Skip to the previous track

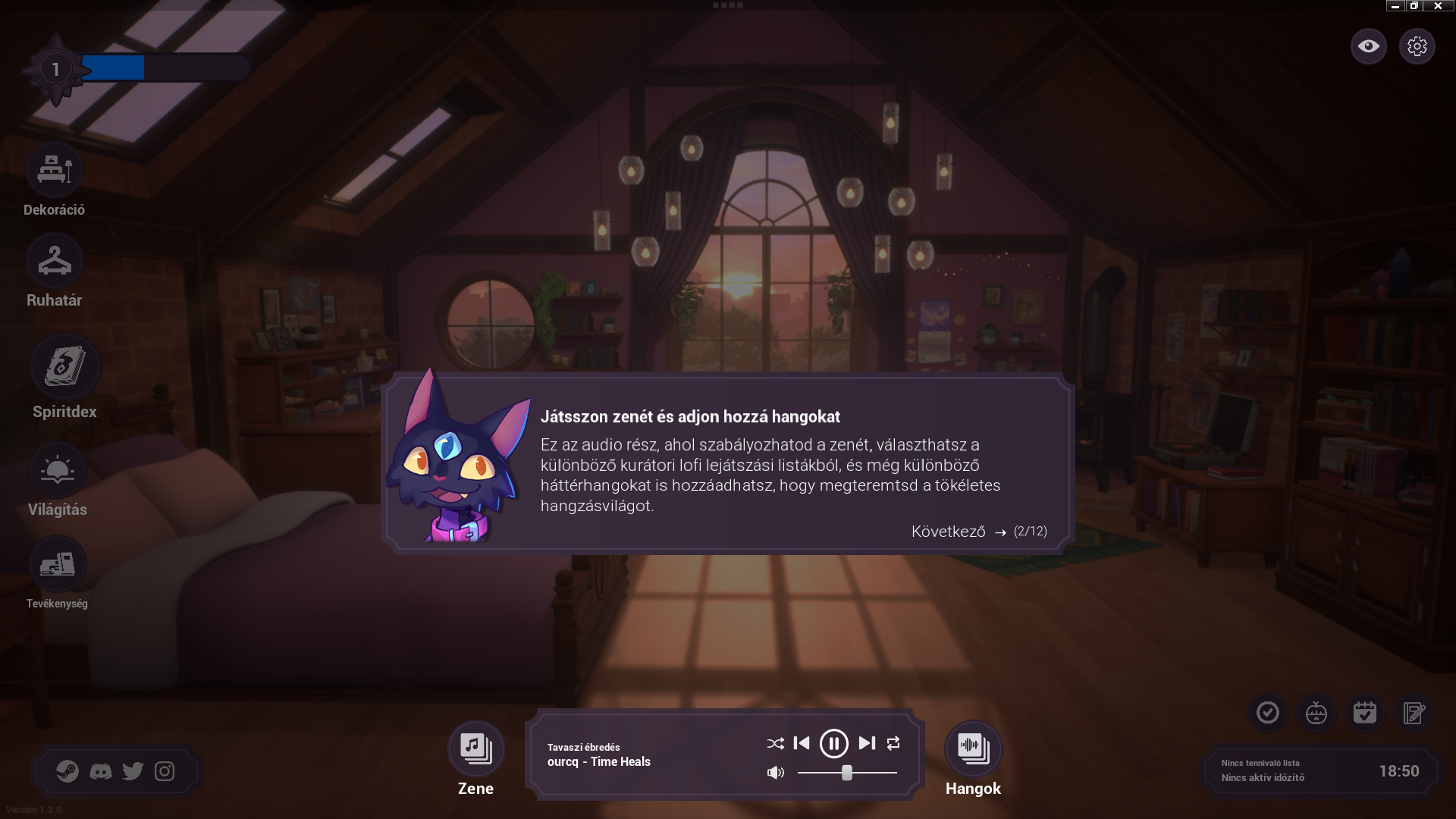point(802,743)
